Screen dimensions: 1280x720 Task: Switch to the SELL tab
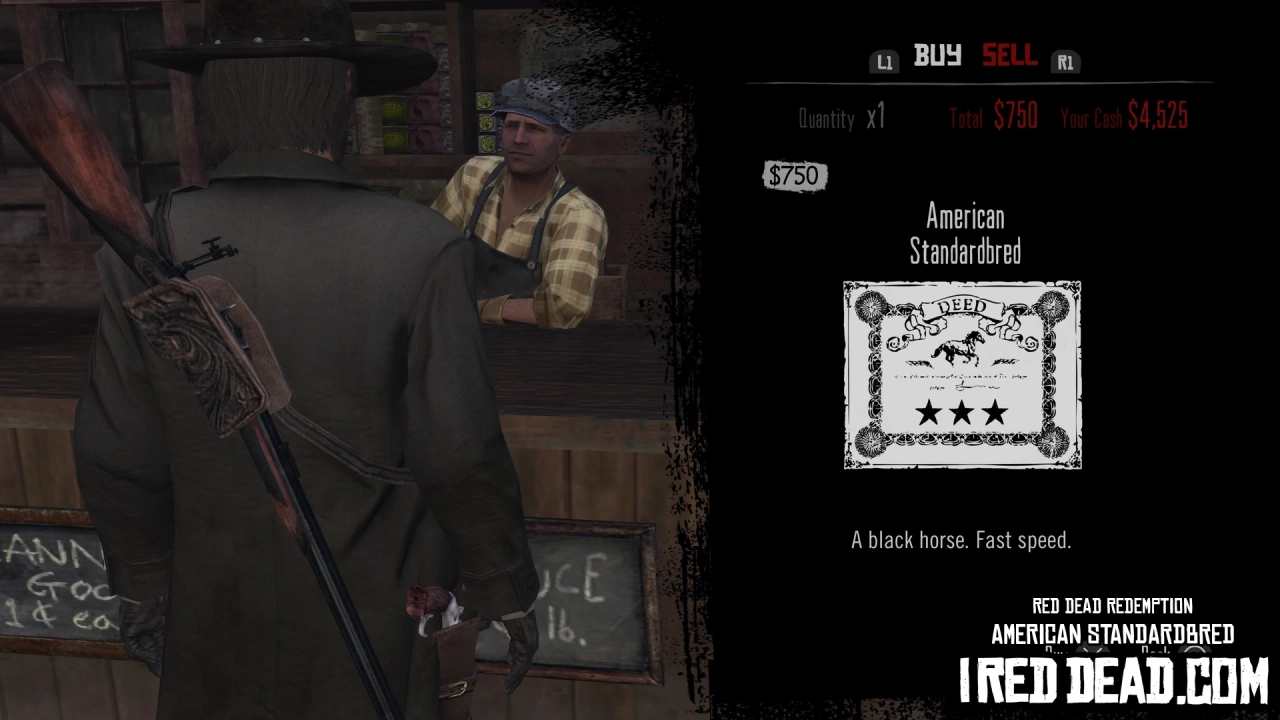(x=1009, y=57)
